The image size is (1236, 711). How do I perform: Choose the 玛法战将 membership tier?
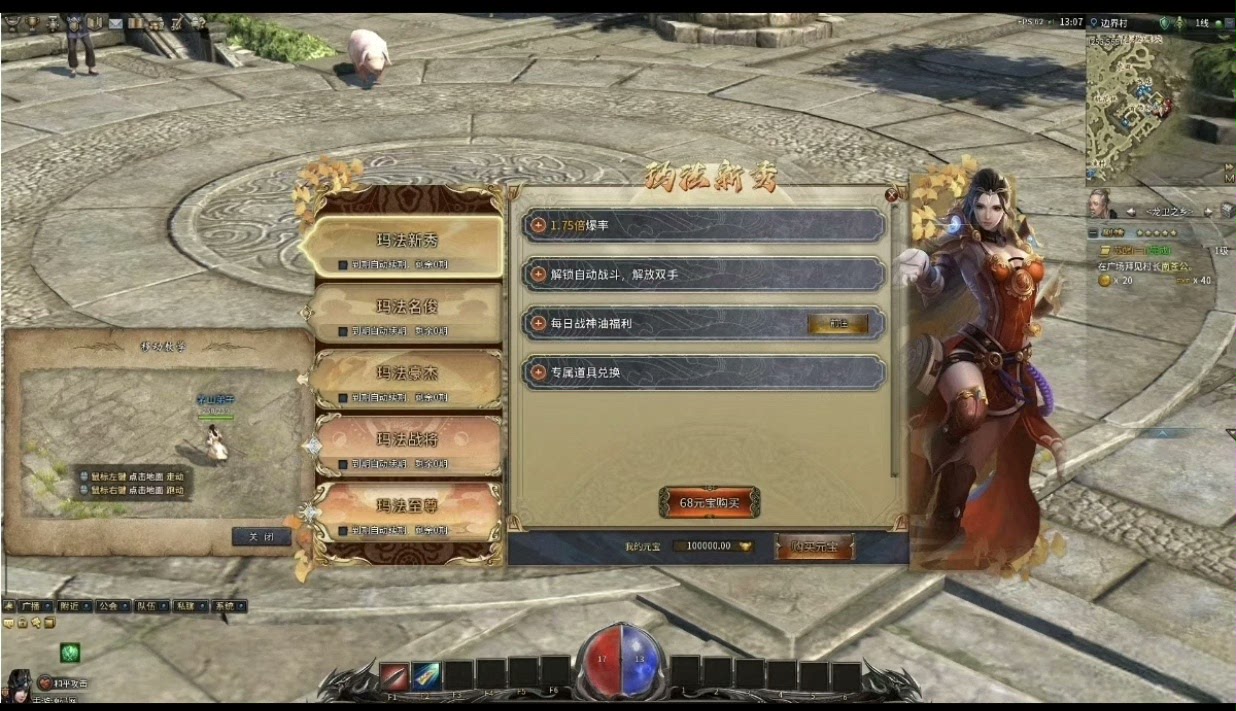[406, 439]
